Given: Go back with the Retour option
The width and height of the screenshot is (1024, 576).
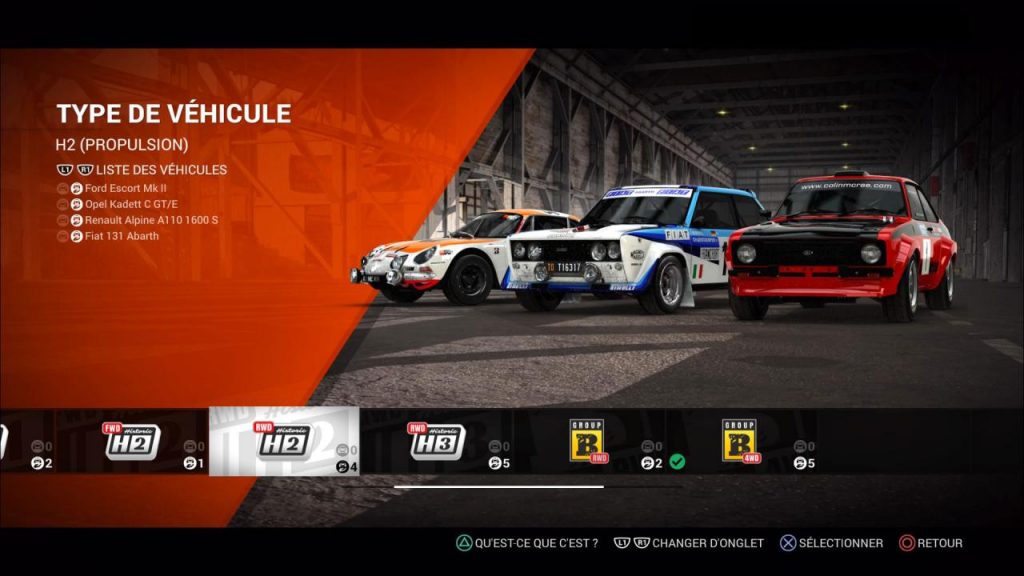Looking at the screenshot, I should pyautogui.click(x=932, y=543).
